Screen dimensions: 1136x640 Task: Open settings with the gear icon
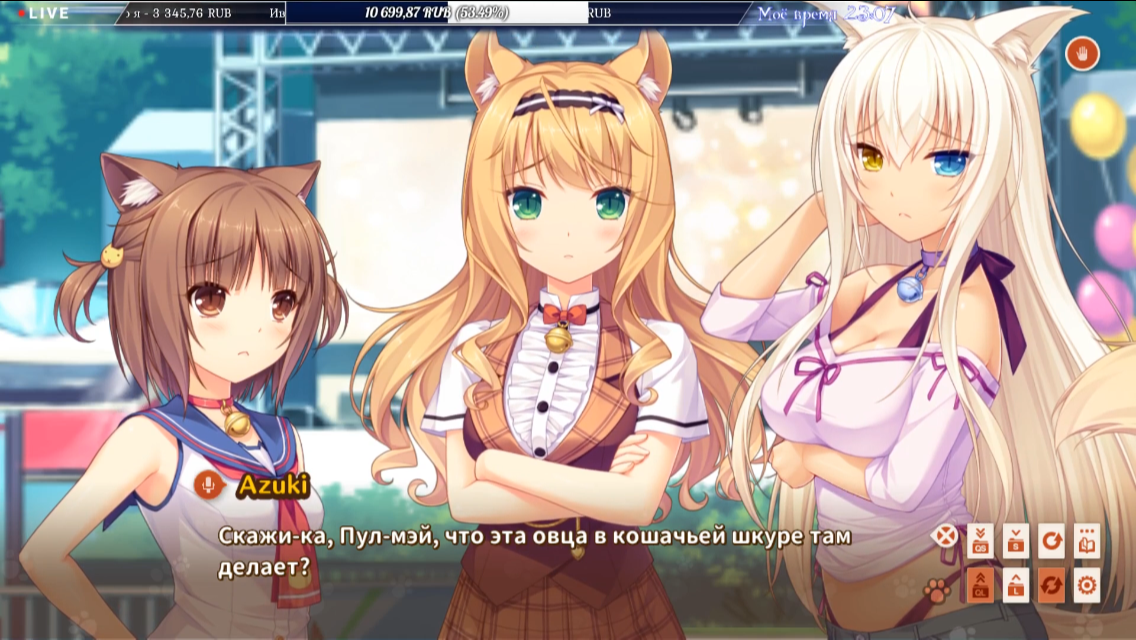[x=1087, y=585]
